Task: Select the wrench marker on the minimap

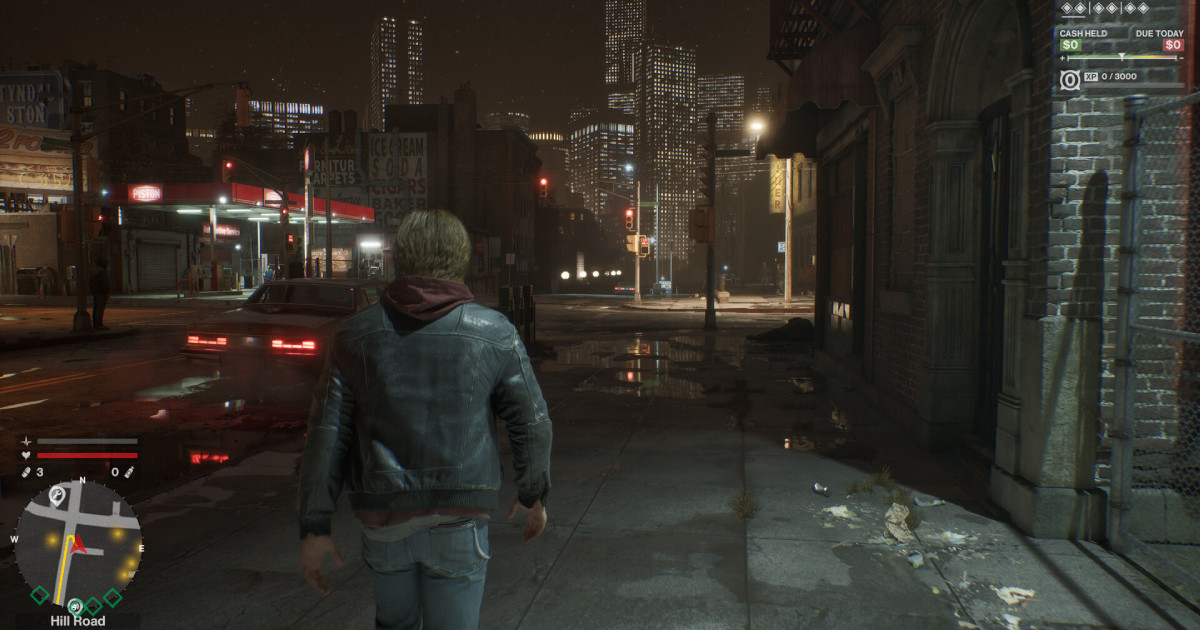Action: coord(57,494)
